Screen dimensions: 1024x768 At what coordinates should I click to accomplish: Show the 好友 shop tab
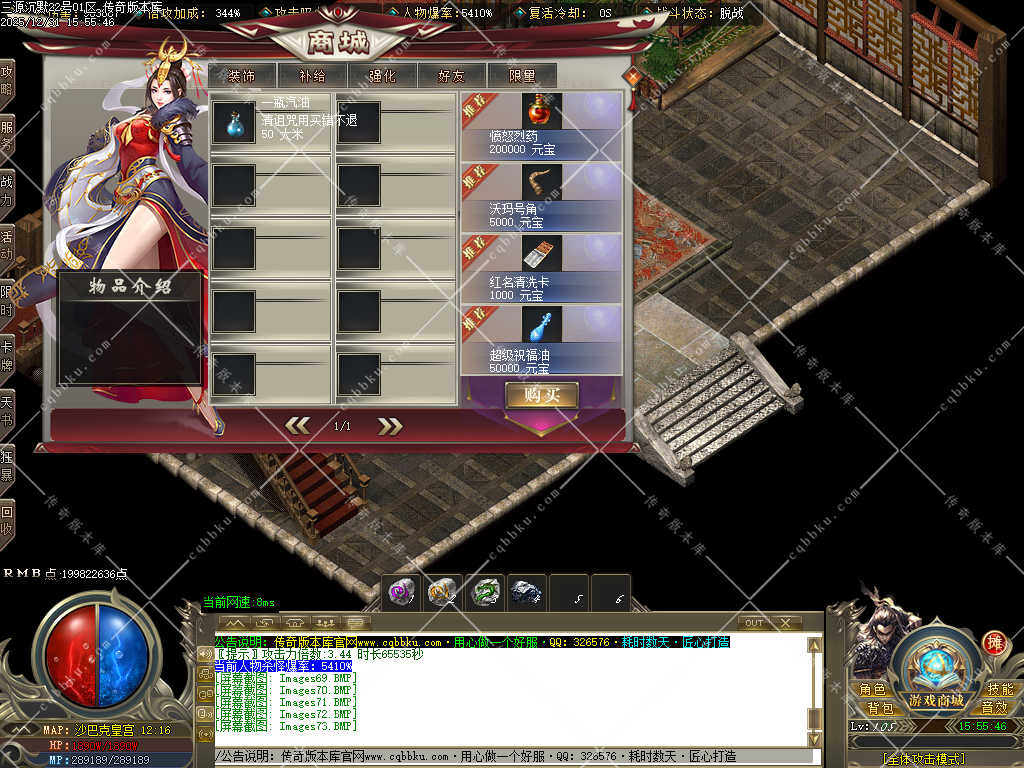click(452, 76)
